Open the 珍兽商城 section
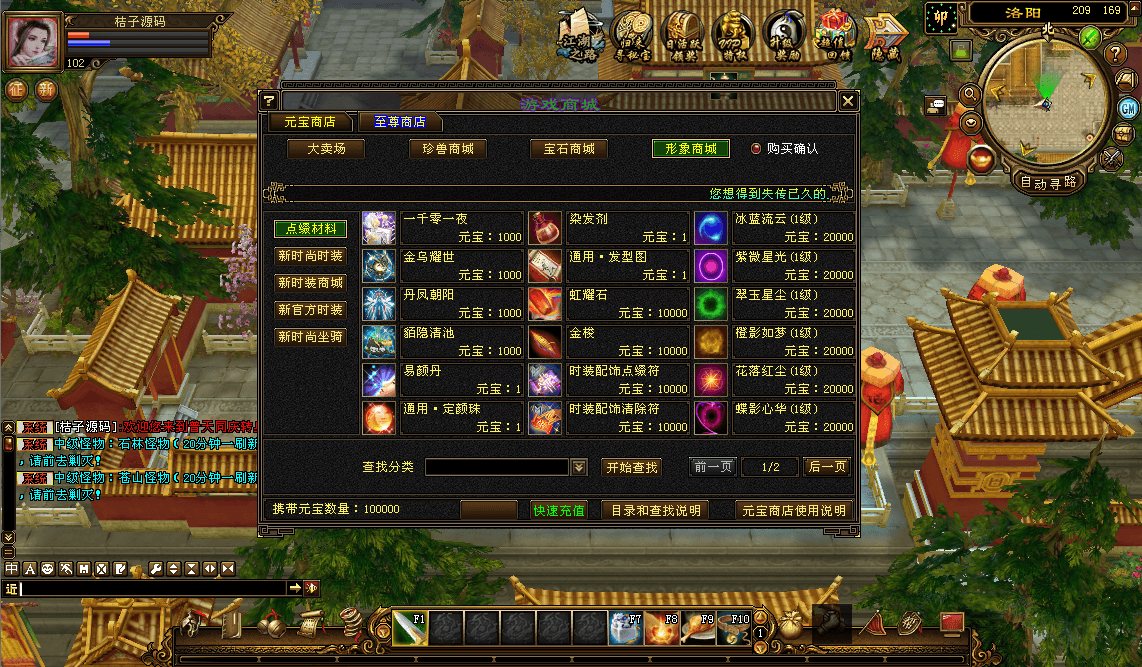This screenshot has width=1142, height=667. 447,149
